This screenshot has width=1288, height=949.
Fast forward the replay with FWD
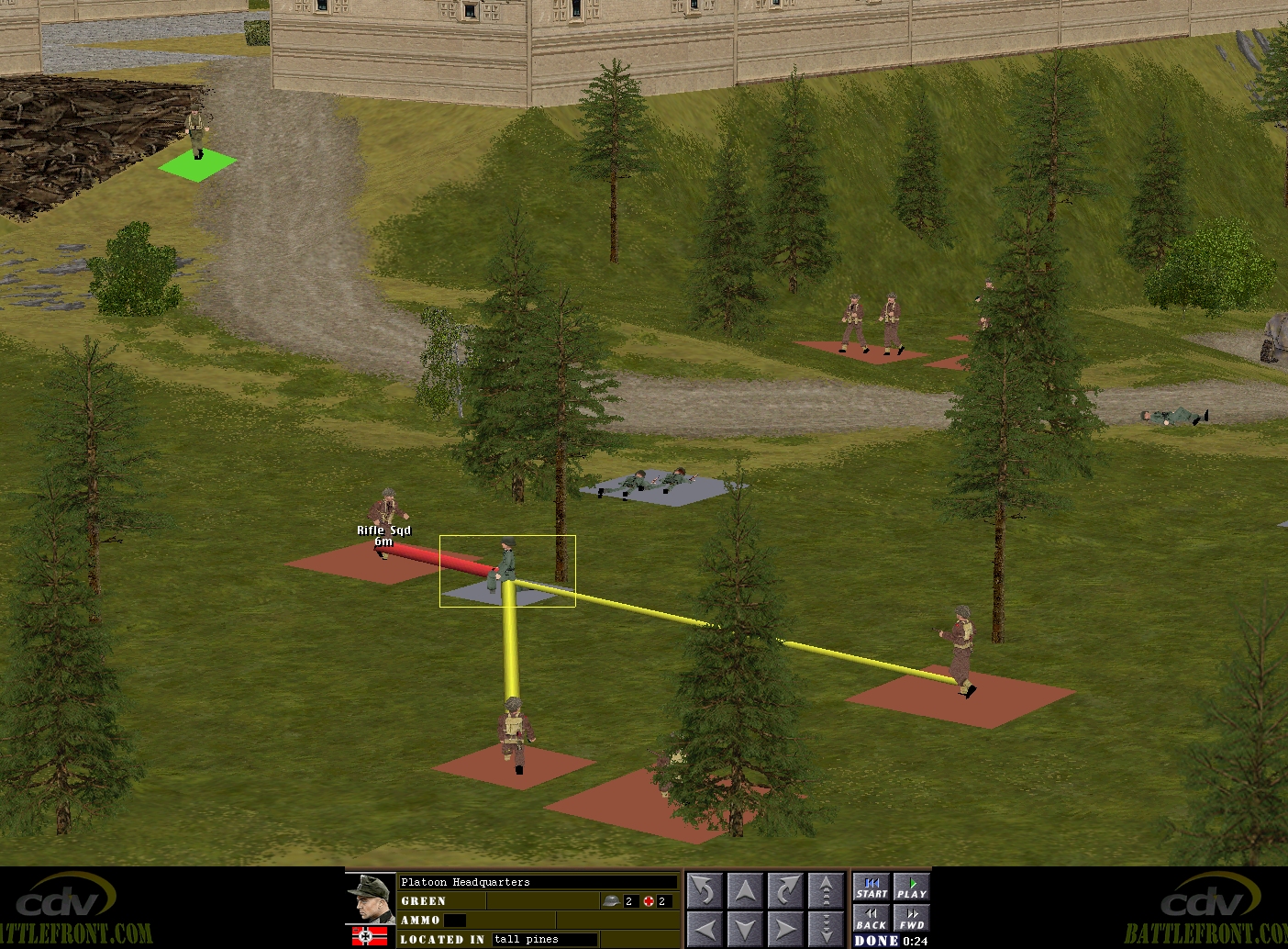tap(911, 918)
